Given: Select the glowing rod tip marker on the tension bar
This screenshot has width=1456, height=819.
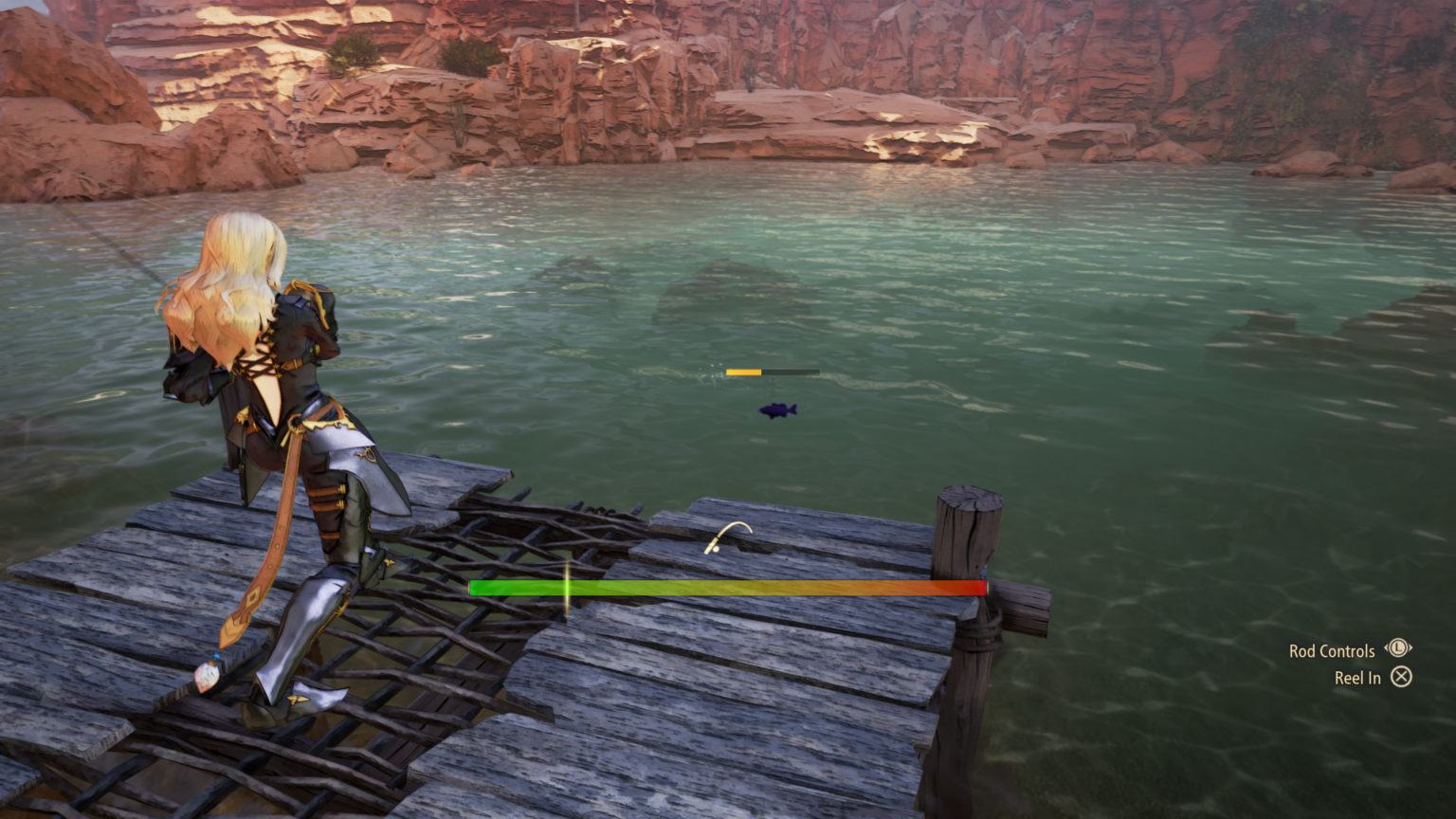Looking at the screenshot, I should pos(566,588).
